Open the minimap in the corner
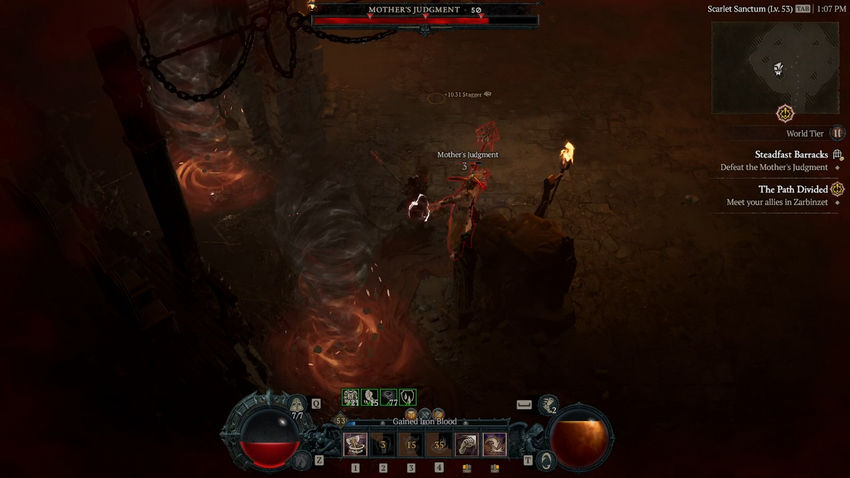The height and width of the screenshot is (478, 850). pyautogui.click(x=775, y=67)
